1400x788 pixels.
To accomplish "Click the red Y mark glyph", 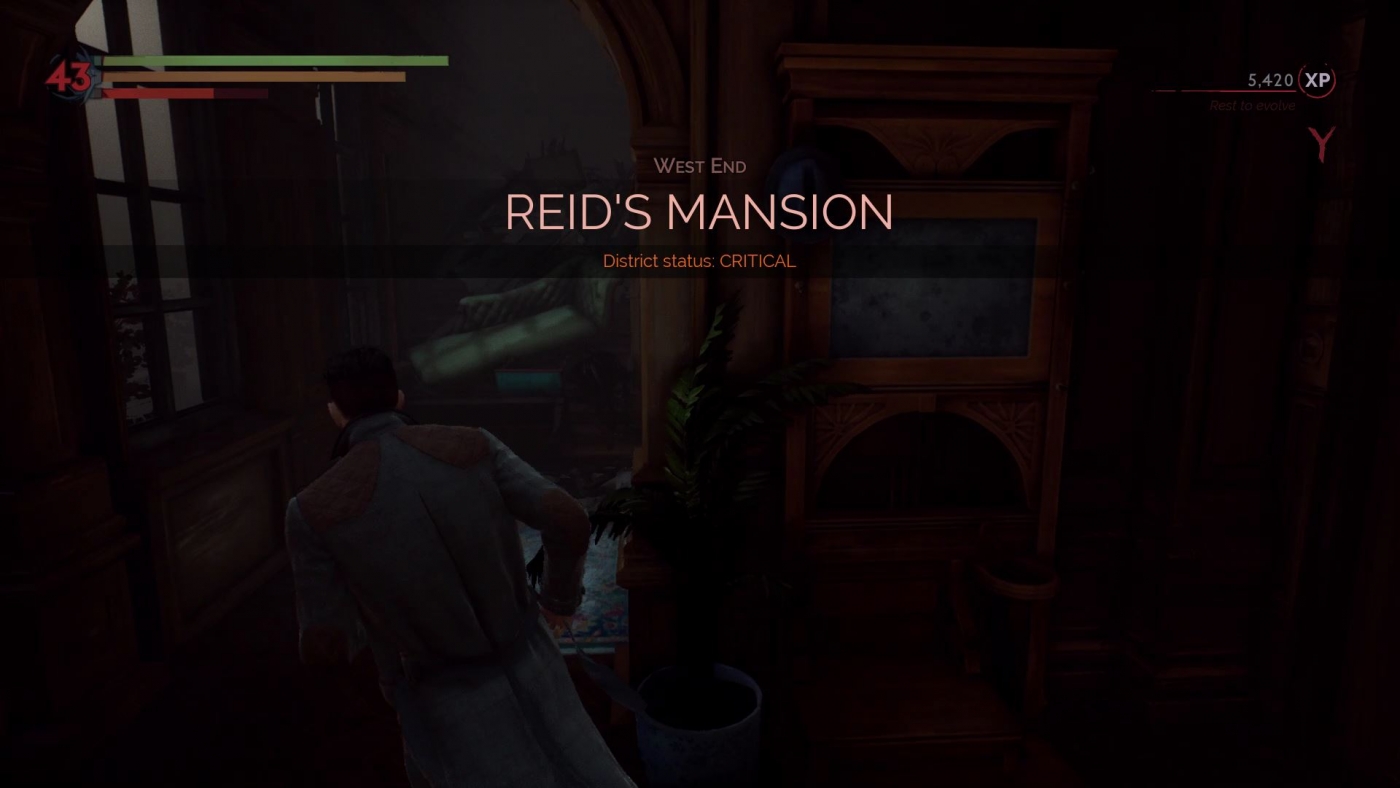I will coord(1319,145).
